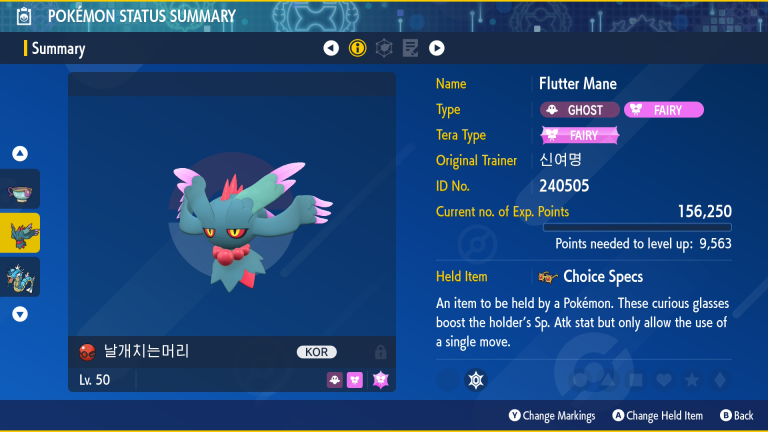
Task: Switch to the moves memo tab
Action: click(x=410, y=48)
